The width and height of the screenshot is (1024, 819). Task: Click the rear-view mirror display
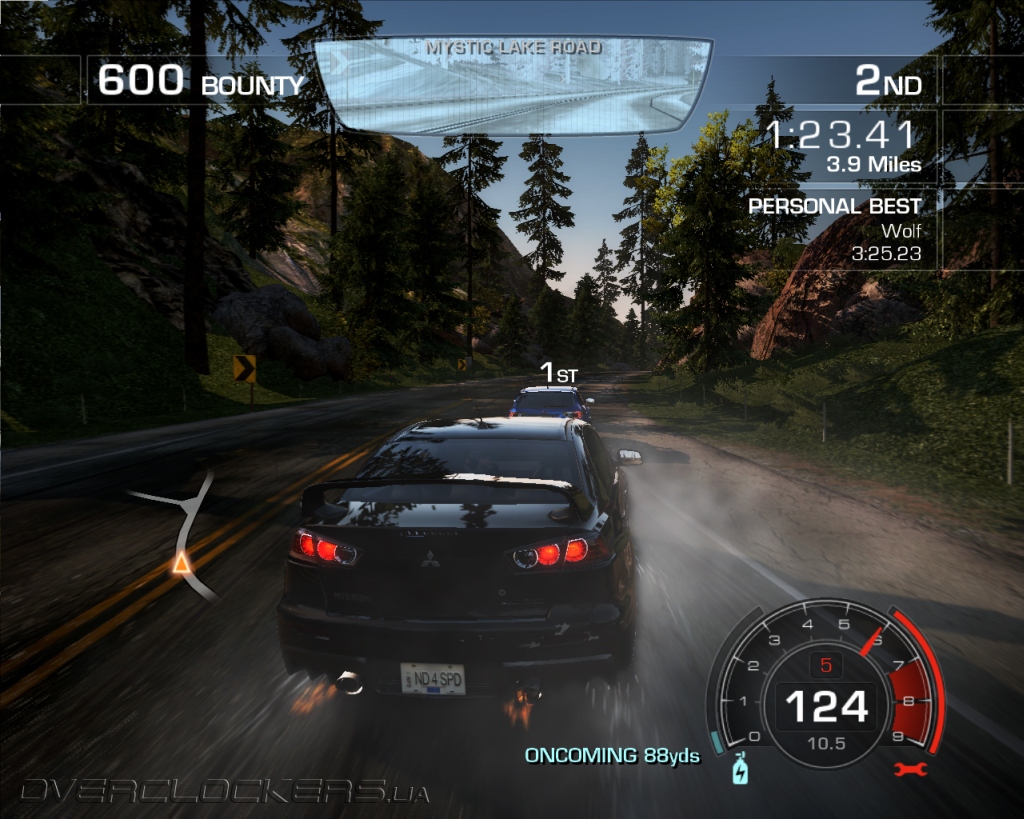[512, 86]
